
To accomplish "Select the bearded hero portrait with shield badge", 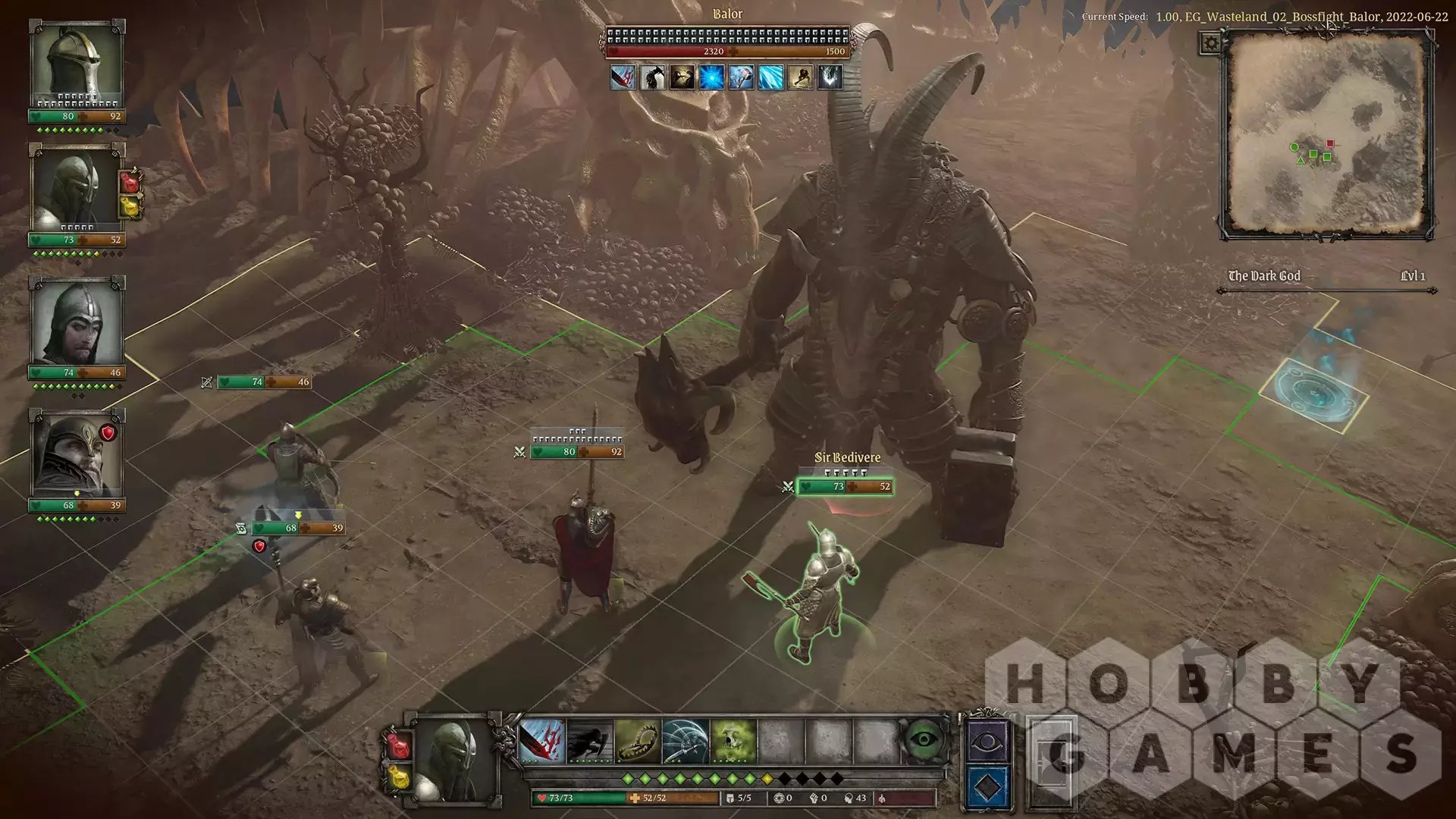I will 76,453.
